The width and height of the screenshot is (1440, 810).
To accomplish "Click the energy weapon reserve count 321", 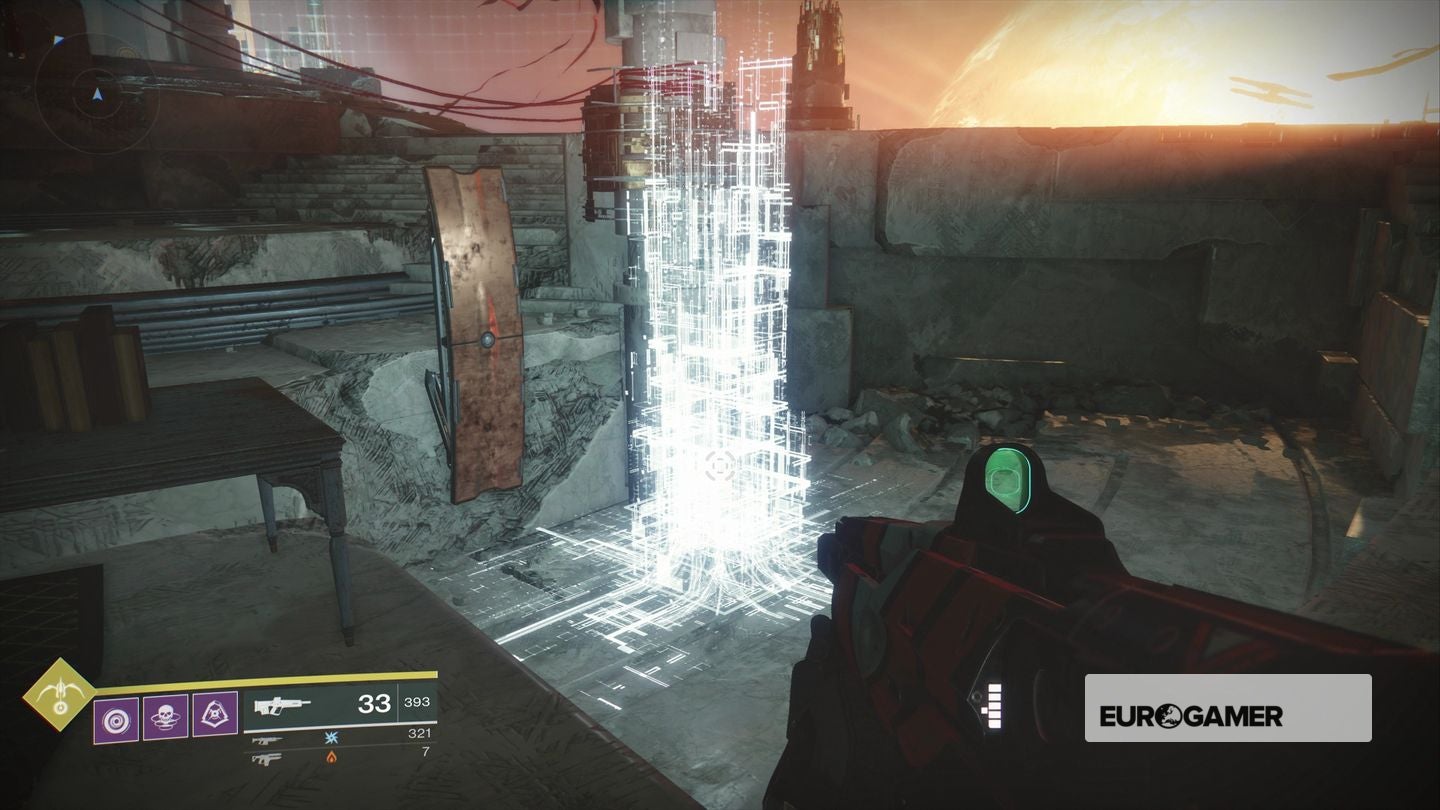I will tap(422, 733).
